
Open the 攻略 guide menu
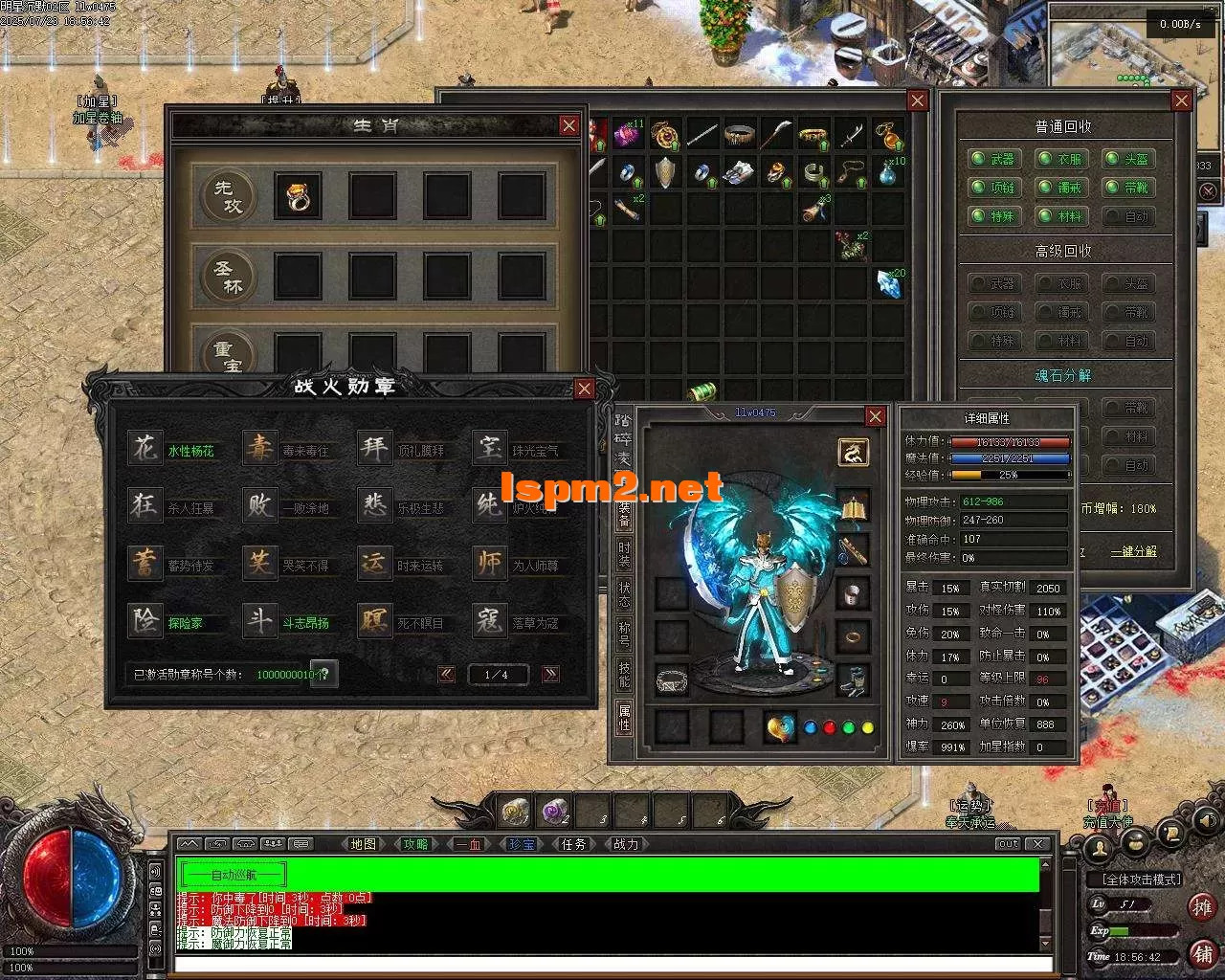tap(416, 844)
